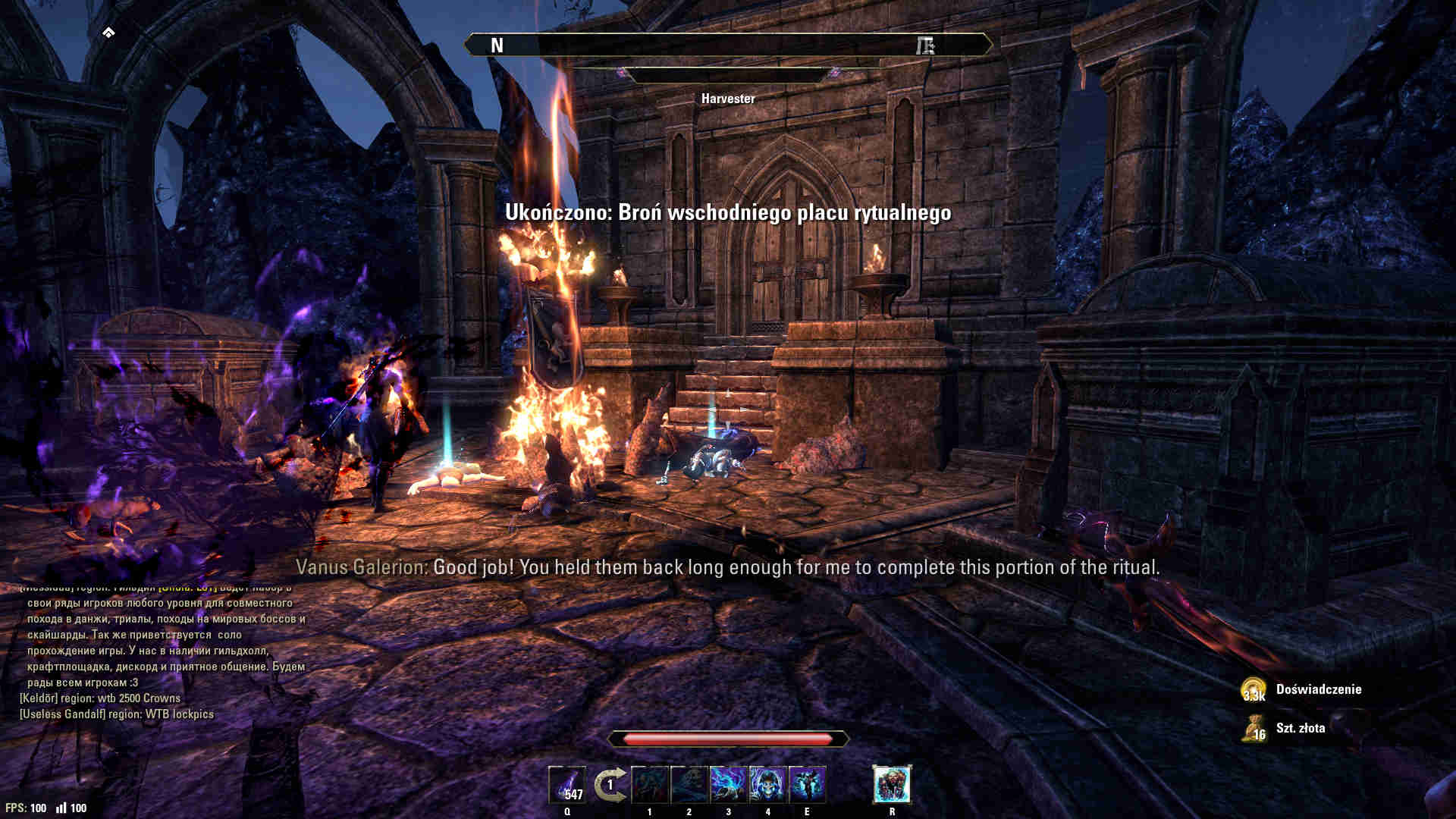Click the Szt. złota gold notification
This screenshot has width=1456, height=819.
point(1300,728)
